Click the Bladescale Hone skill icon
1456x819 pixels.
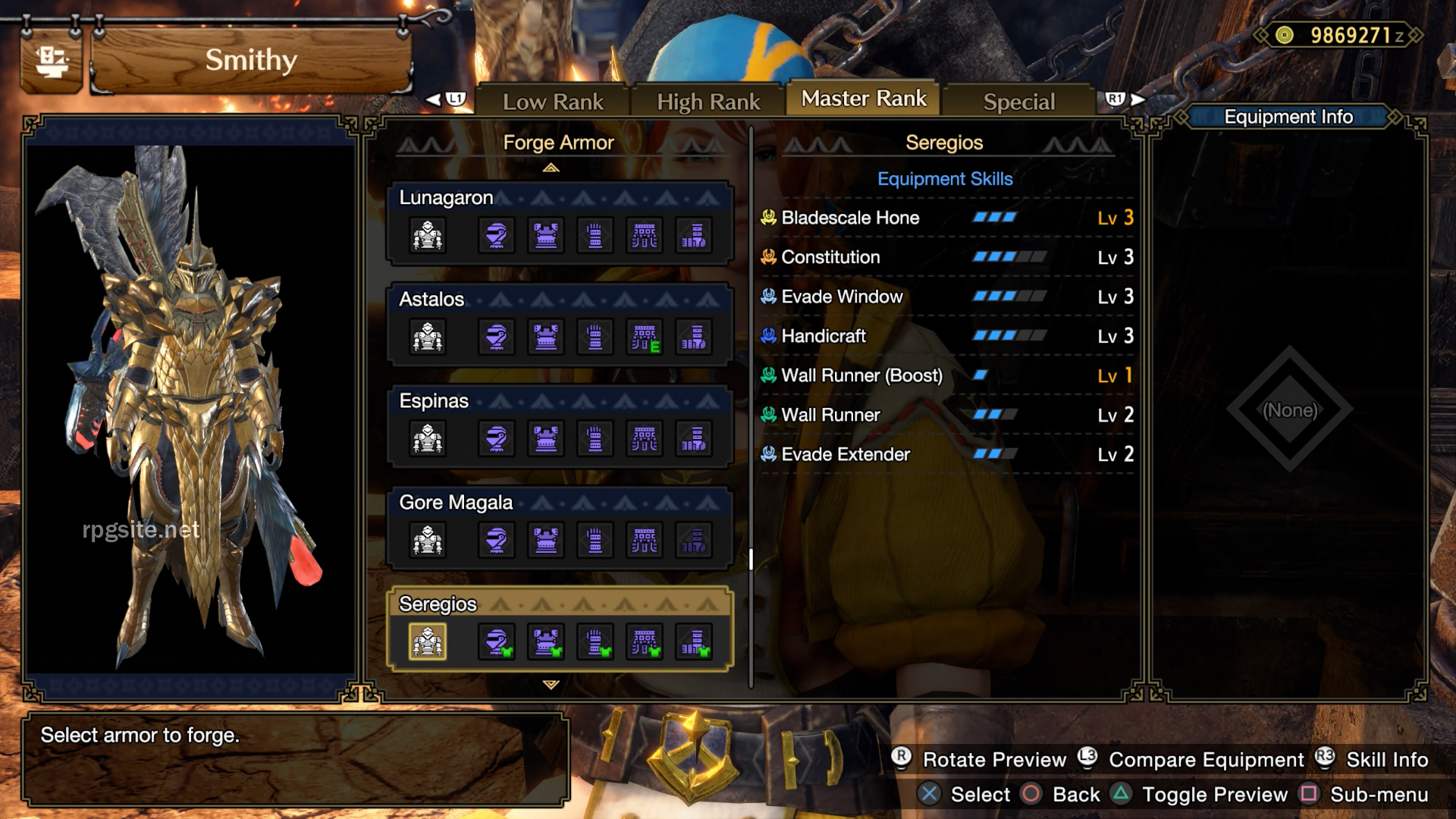767,218
